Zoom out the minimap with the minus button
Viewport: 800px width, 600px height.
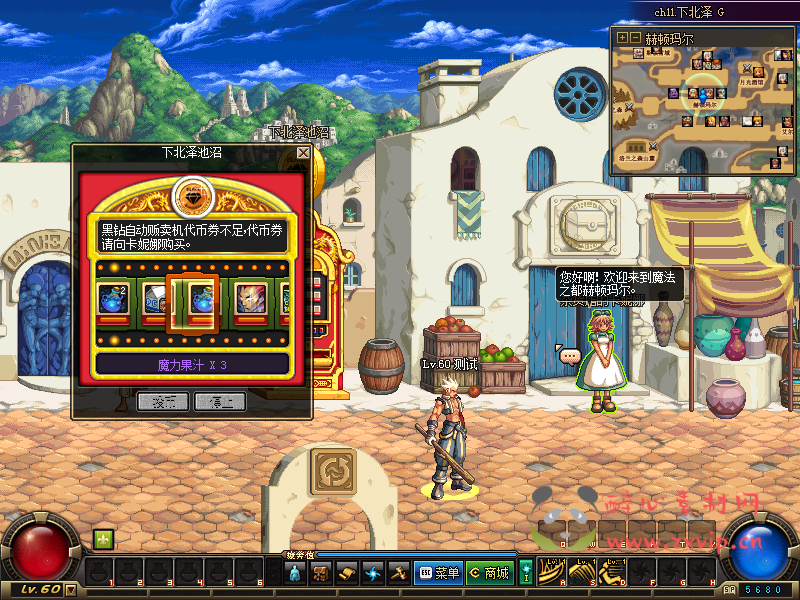[x=635, y=38]
